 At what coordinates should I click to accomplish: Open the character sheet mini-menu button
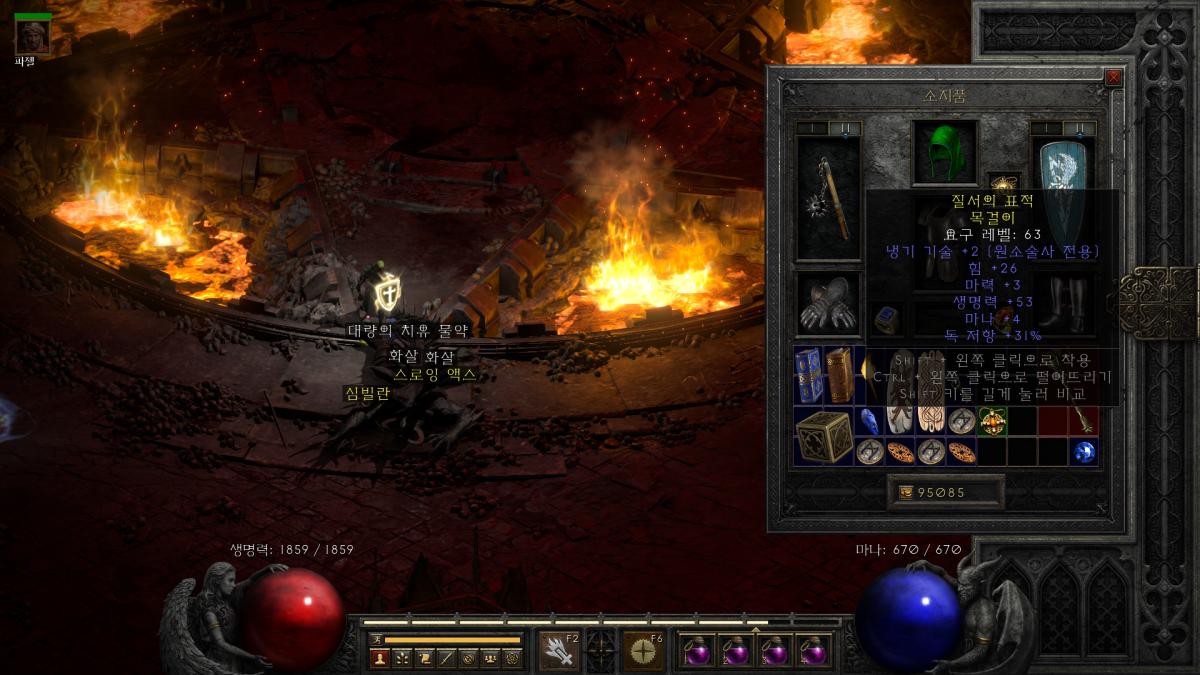pos(379,658)
